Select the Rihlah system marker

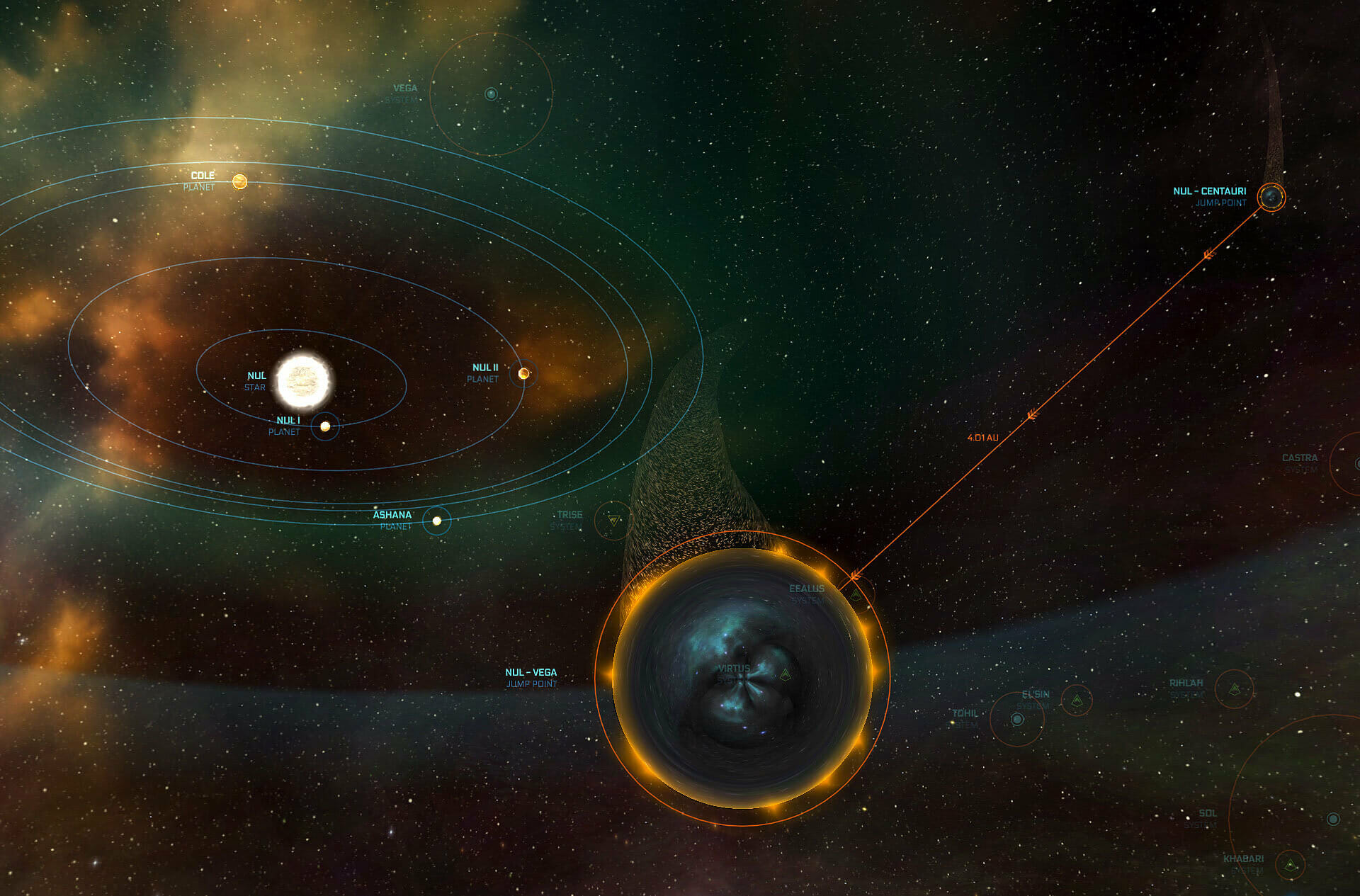[1234, 688]
